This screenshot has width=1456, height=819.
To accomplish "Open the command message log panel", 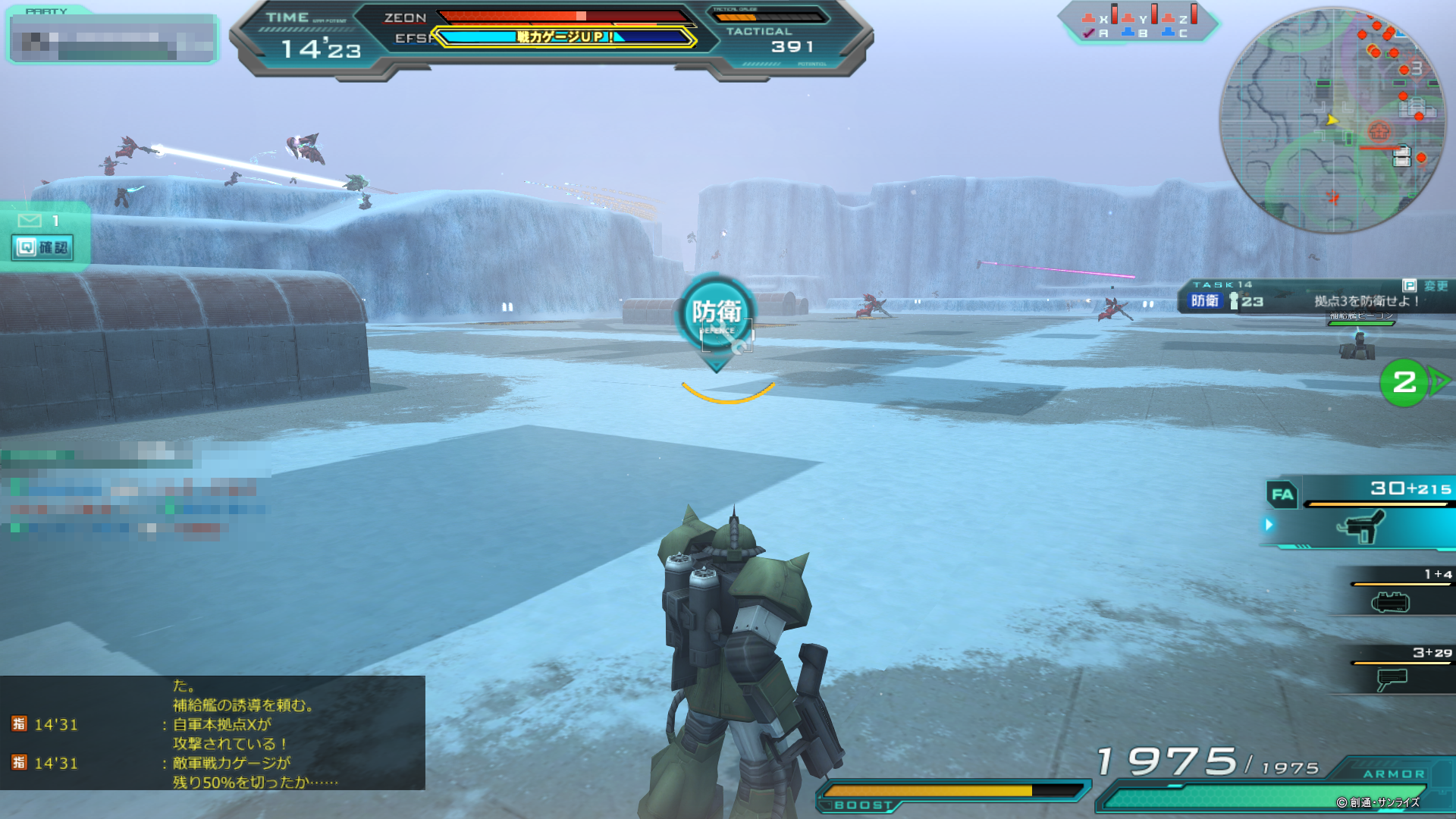I will [x=212, y=733].
